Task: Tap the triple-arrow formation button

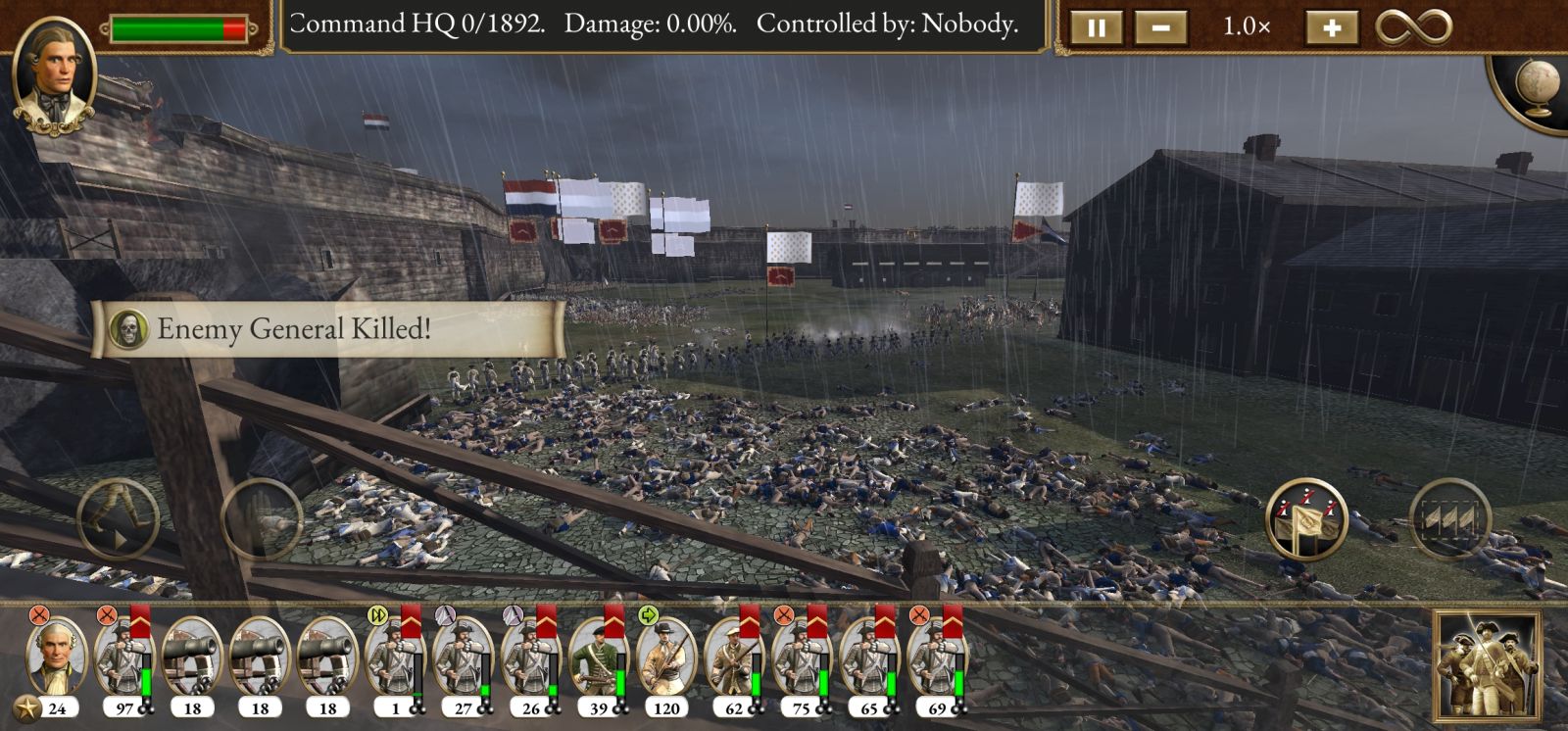Action: click(1449, 519)
